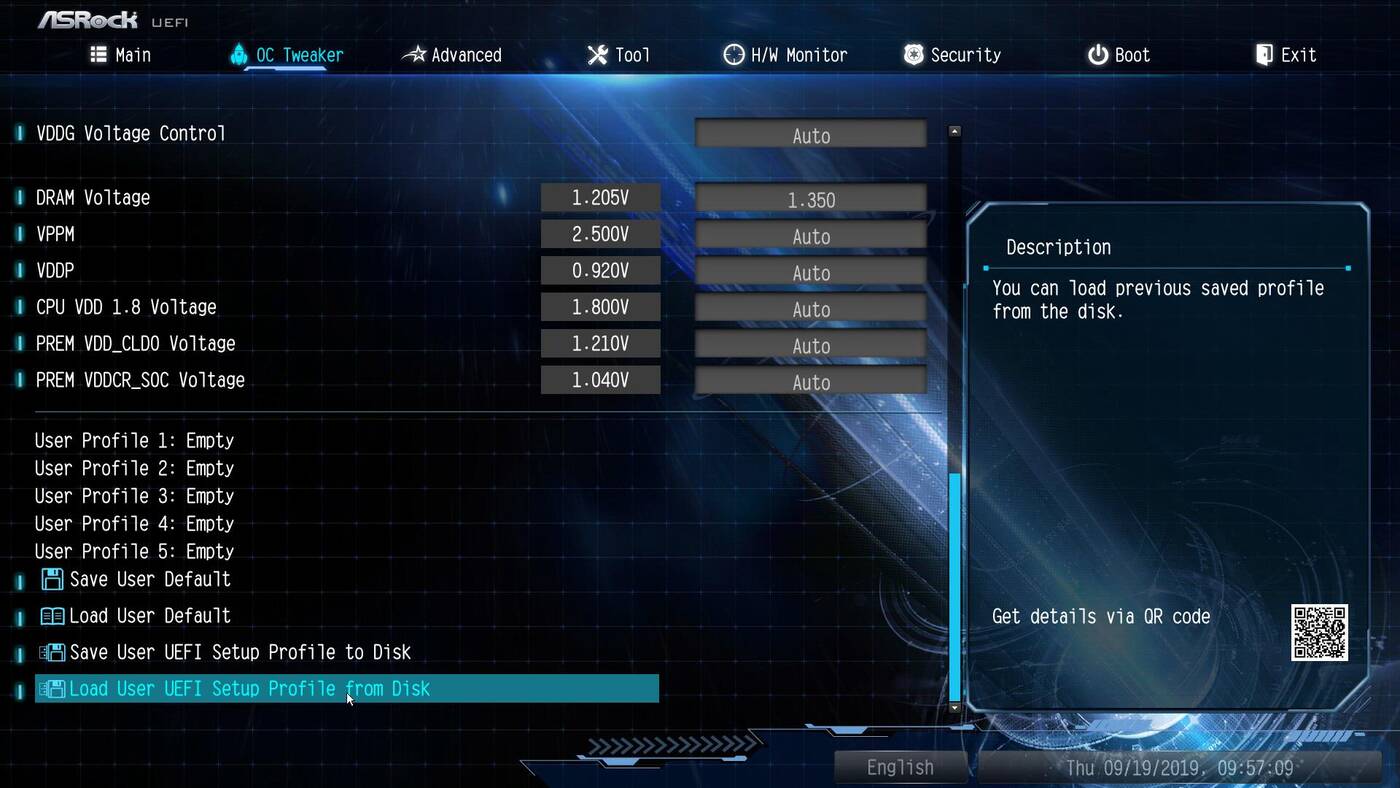Click the scrollbar down arrow
The height and width of the screenshot is (788, 1400).
pos(954,707)
